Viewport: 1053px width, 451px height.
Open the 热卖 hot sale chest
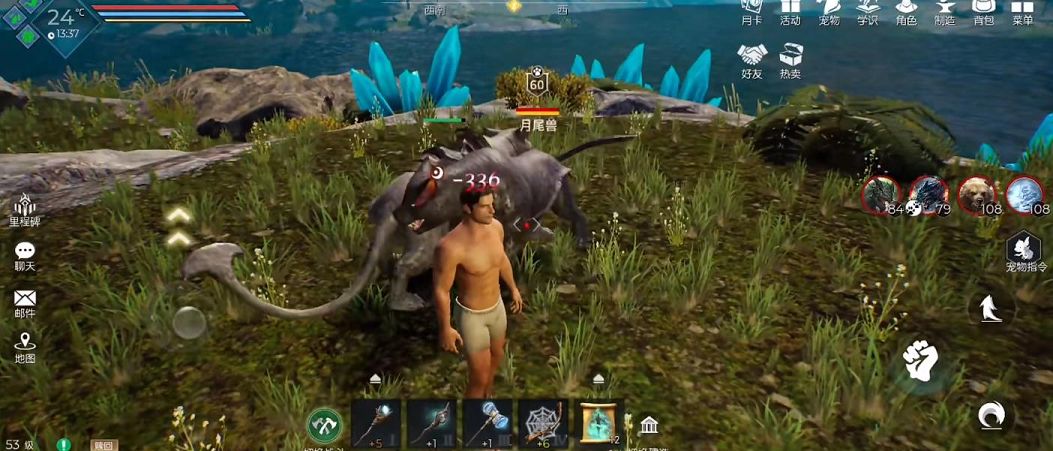point(791,58)
